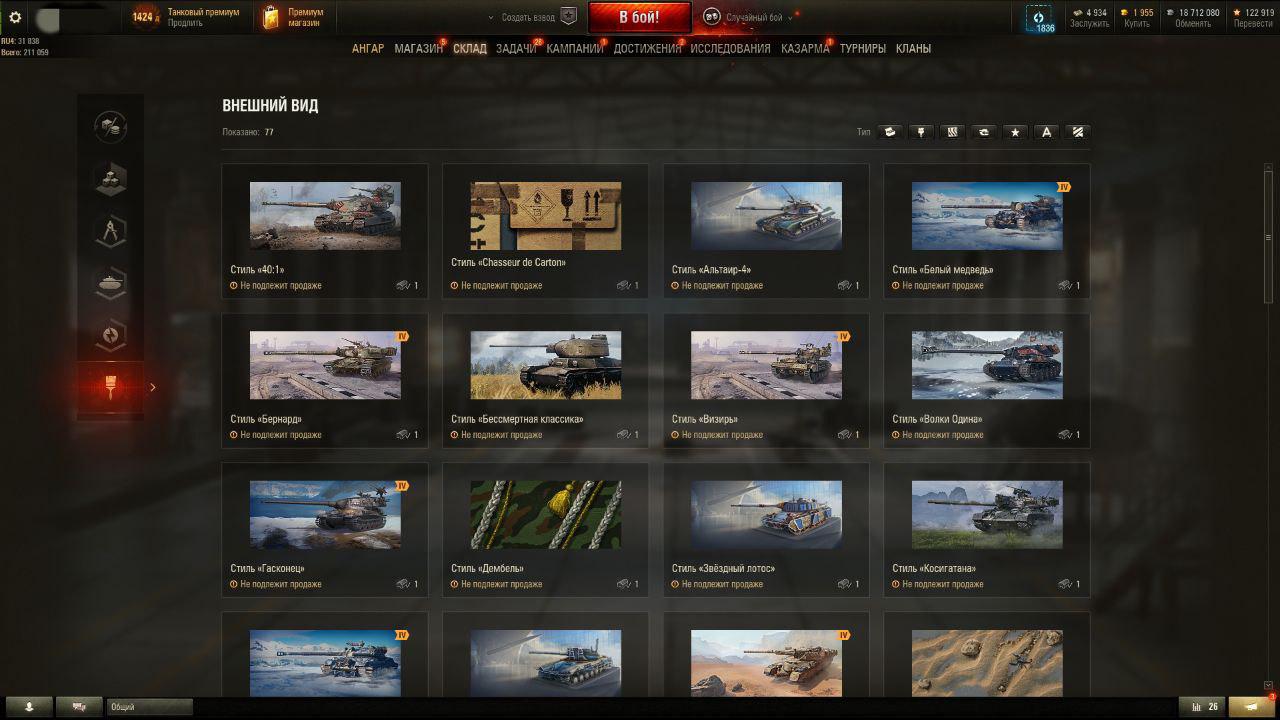This screenshot has height=720, width=1280.
Task: Go to the КАМПАНИИ tab
Action: [574, 48]
